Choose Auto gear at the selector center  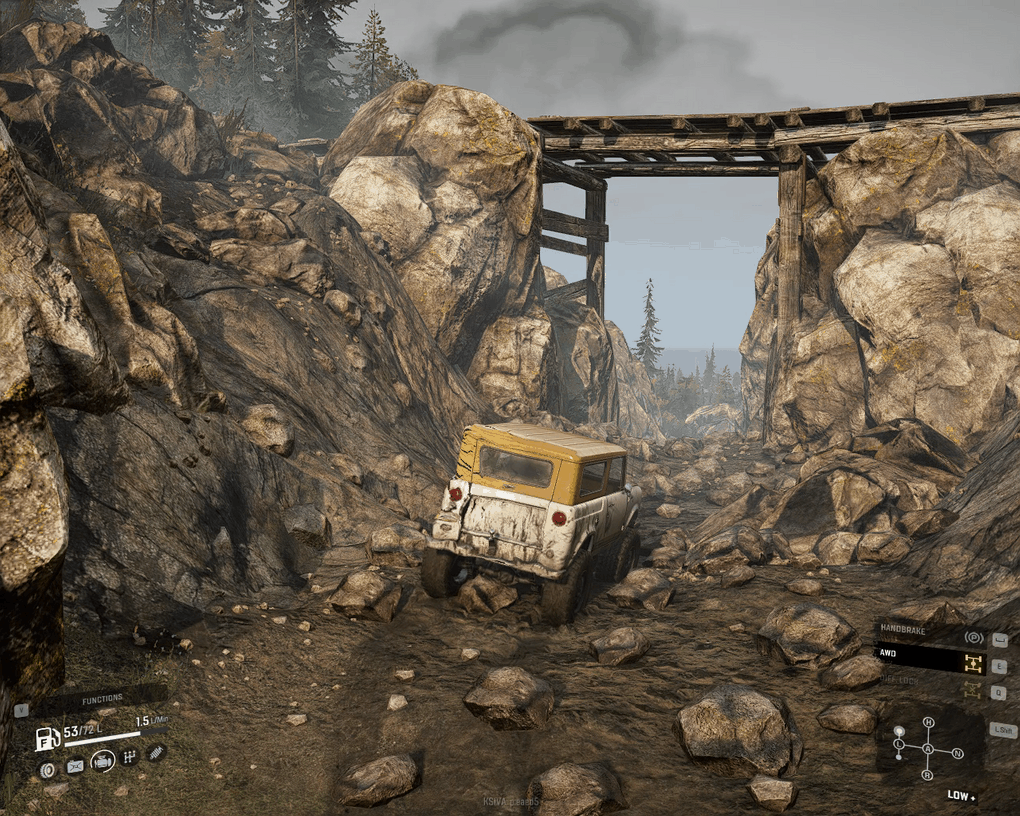(928, 749)
